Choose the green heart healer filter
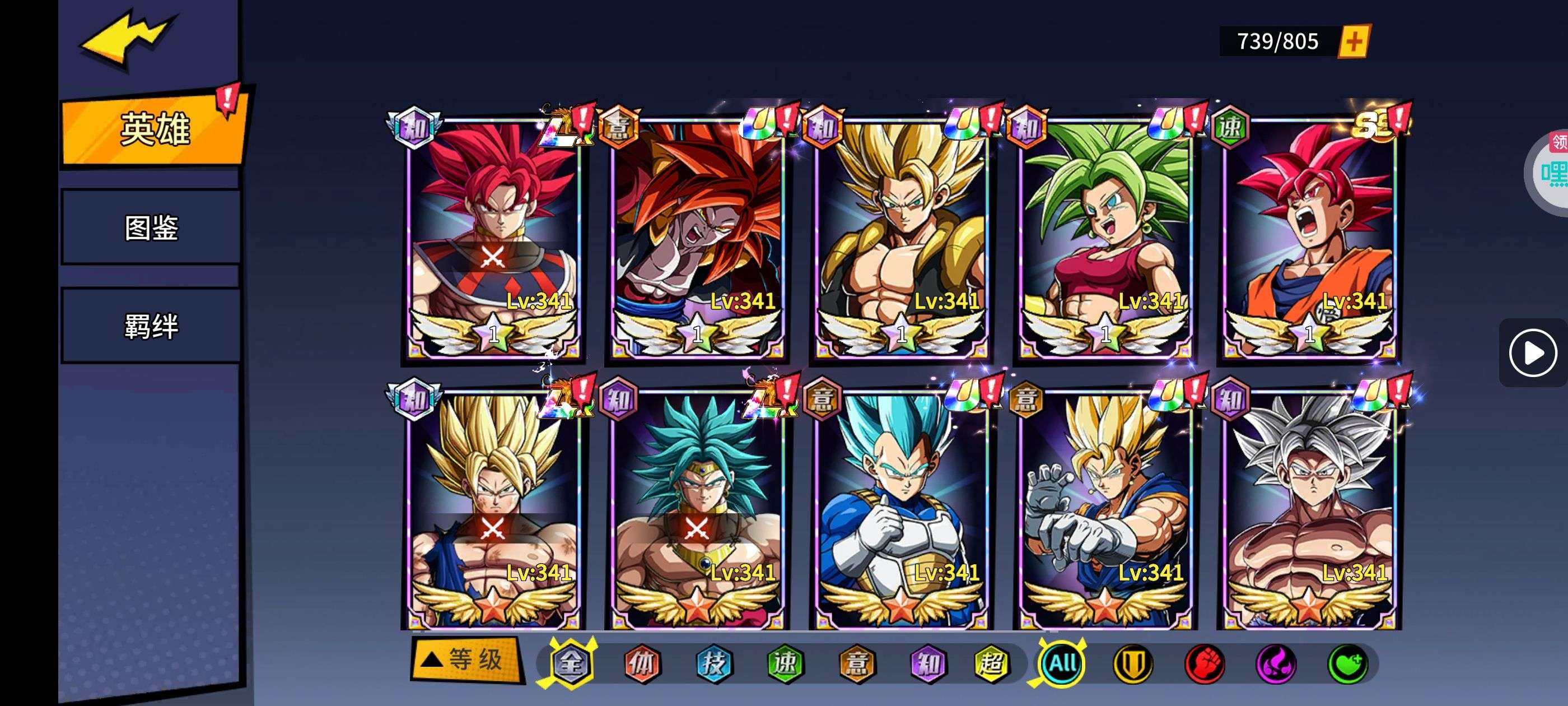Screen dimensions: 1568x706 point(1348,663)
